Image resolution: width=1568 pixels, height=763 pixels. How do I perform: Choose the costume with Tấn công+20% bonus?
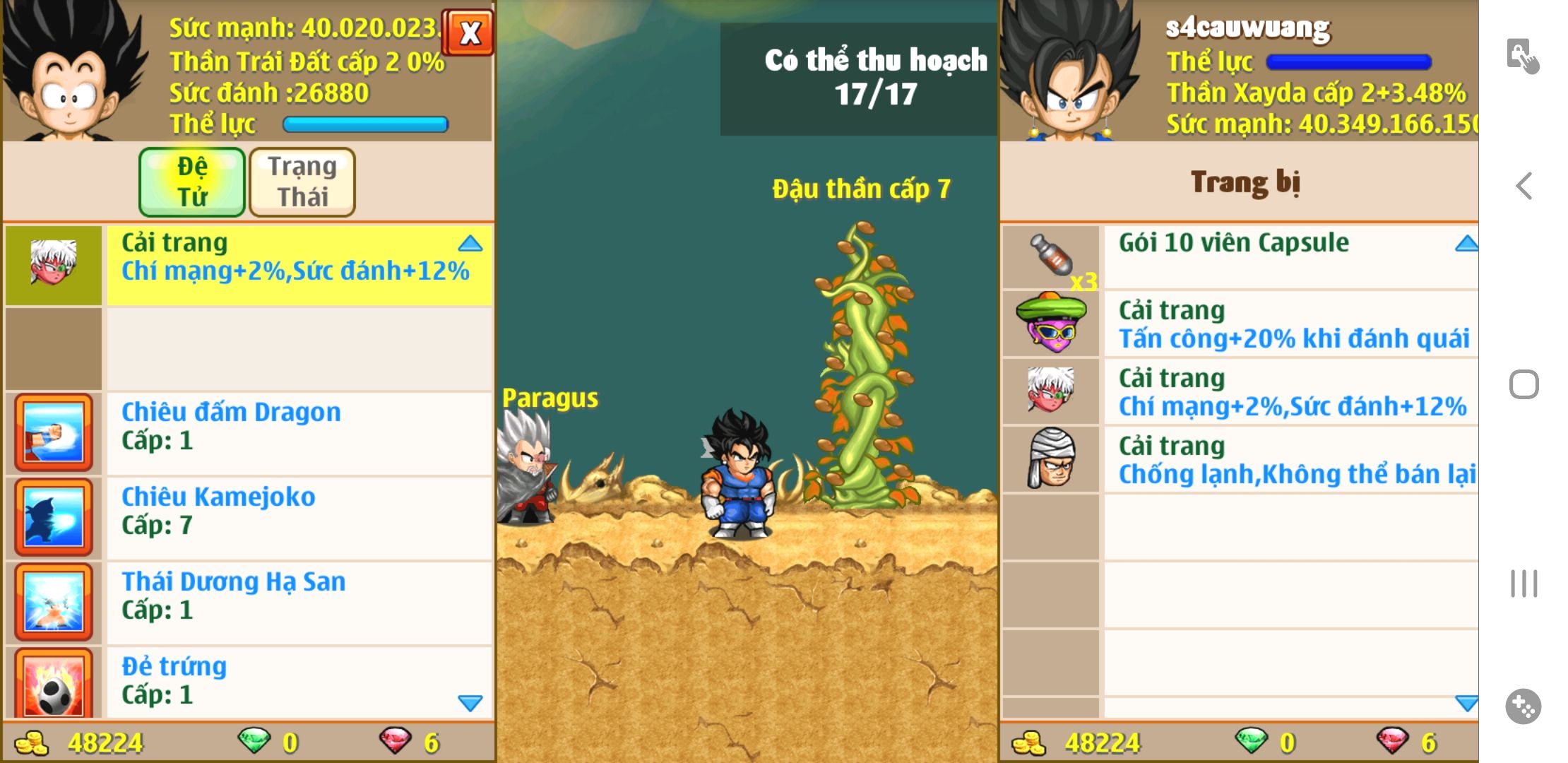click(1271, 324)
